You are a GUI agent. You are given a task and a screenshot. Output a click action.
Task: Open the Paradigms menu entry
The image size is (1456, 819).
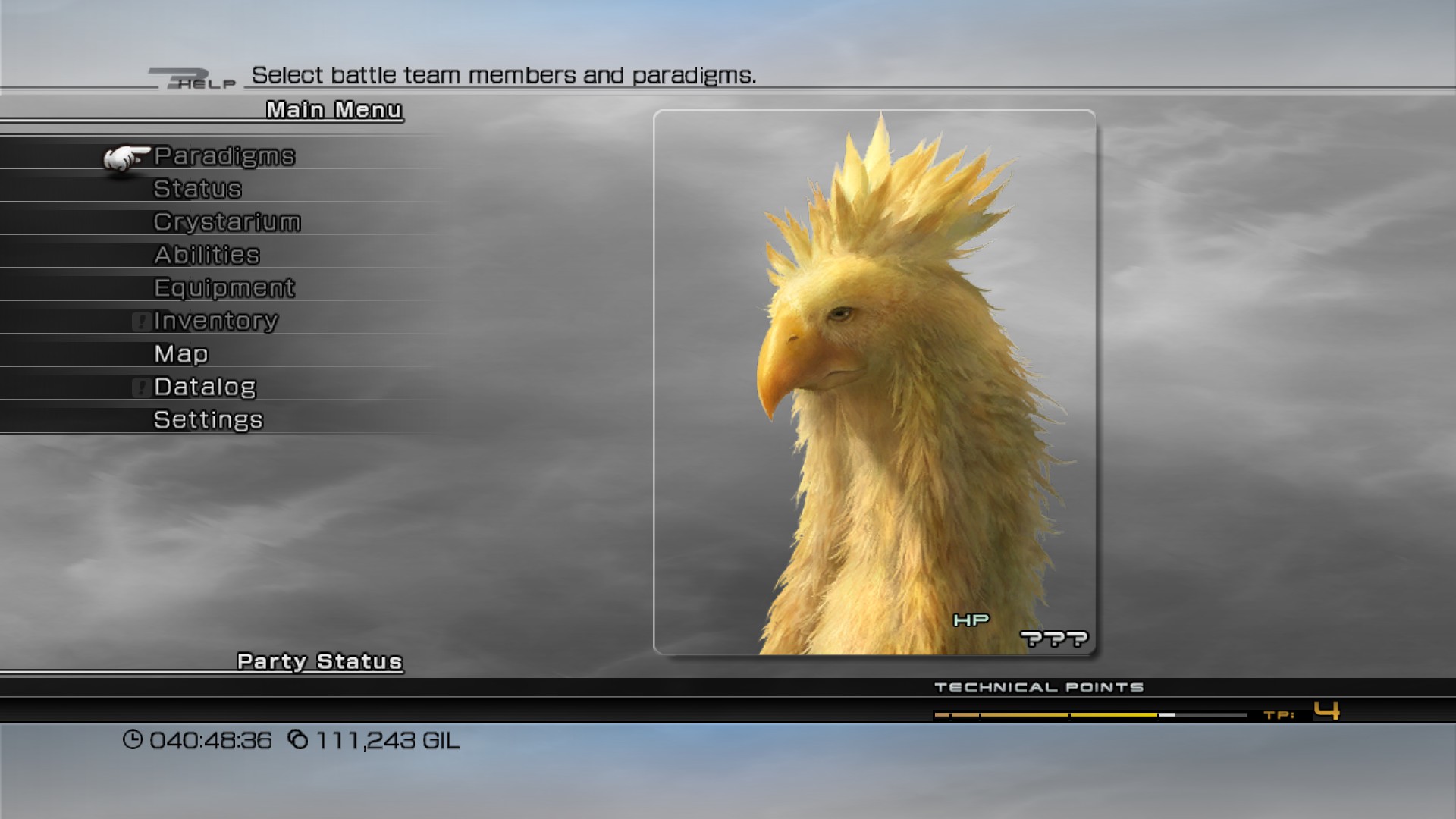(x=224, y=156)
